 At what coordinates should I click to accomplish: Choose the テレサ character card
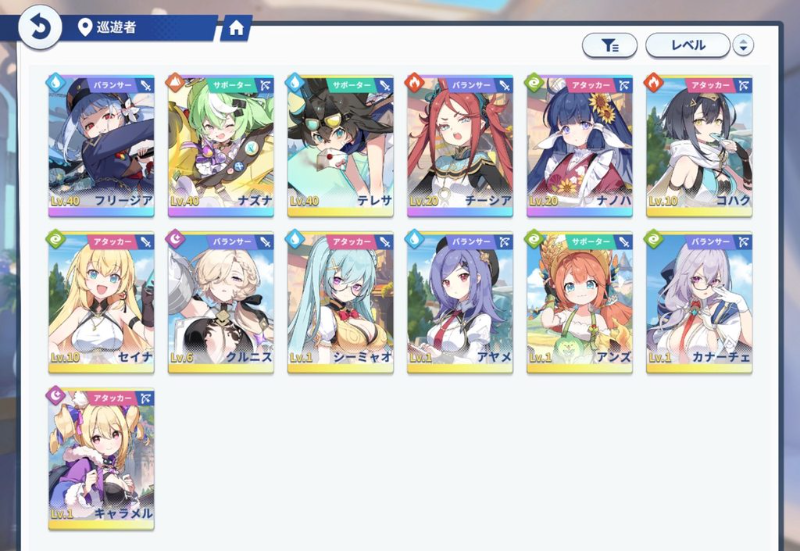point(340,144)
